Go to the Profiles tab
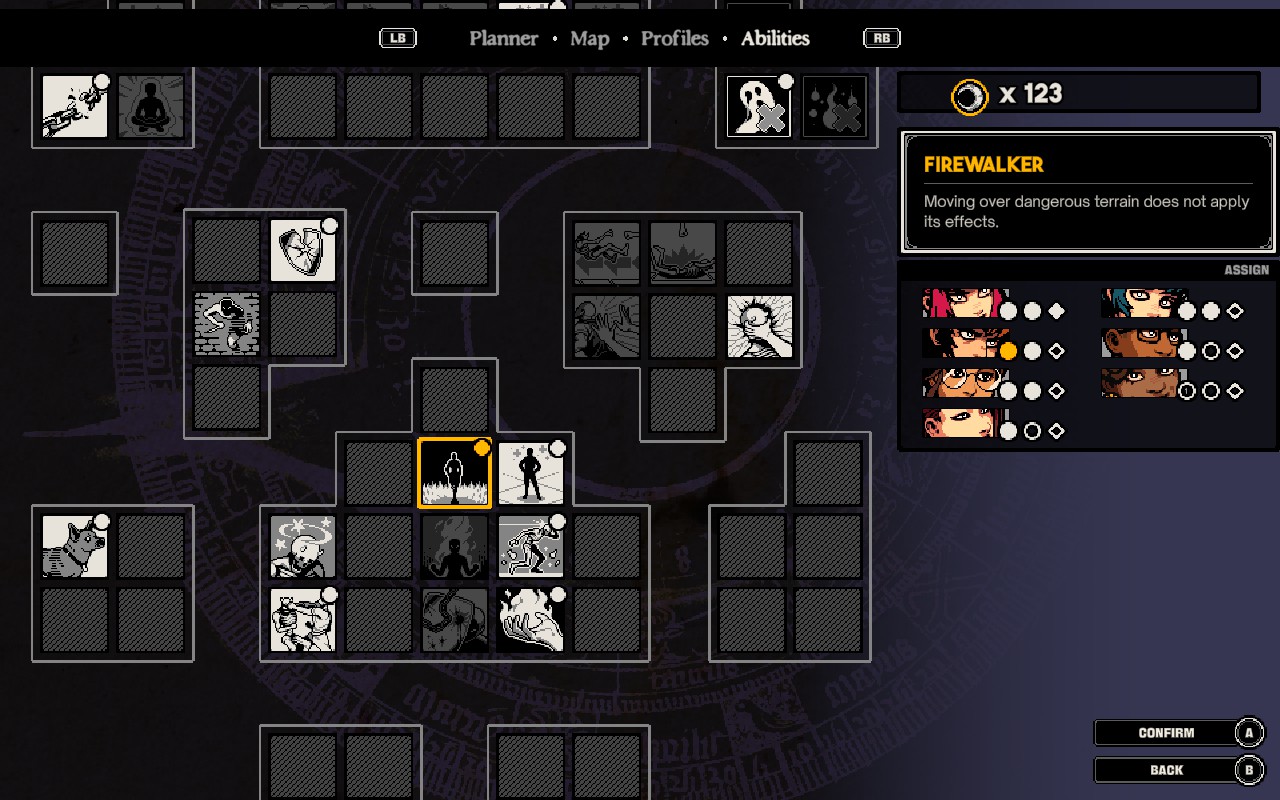Image resolution: width=1280 pixels, height=800 pixels. [x=674, y=39]
